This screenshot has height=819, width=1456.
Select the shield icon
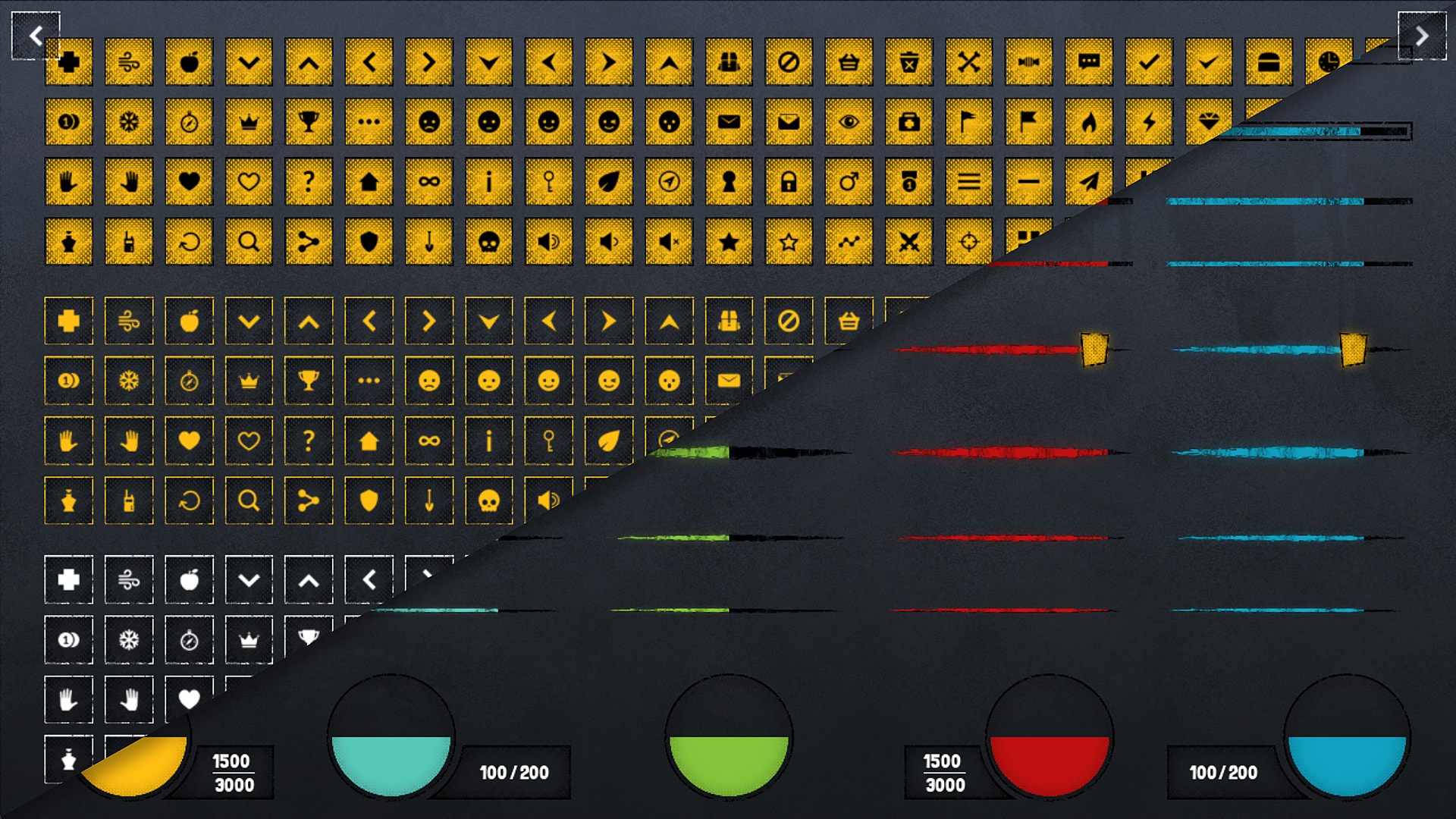(x=369, y=243)
